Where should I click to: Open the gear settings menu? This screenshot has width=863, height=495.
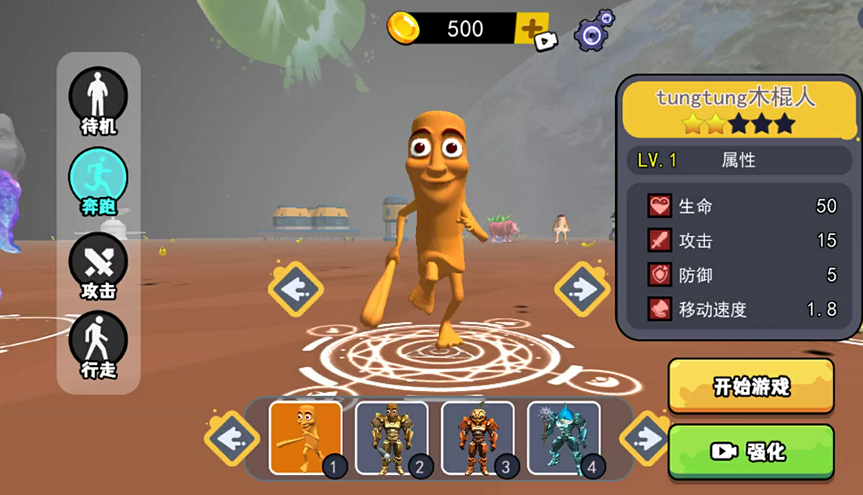click(x=593, y=31)
